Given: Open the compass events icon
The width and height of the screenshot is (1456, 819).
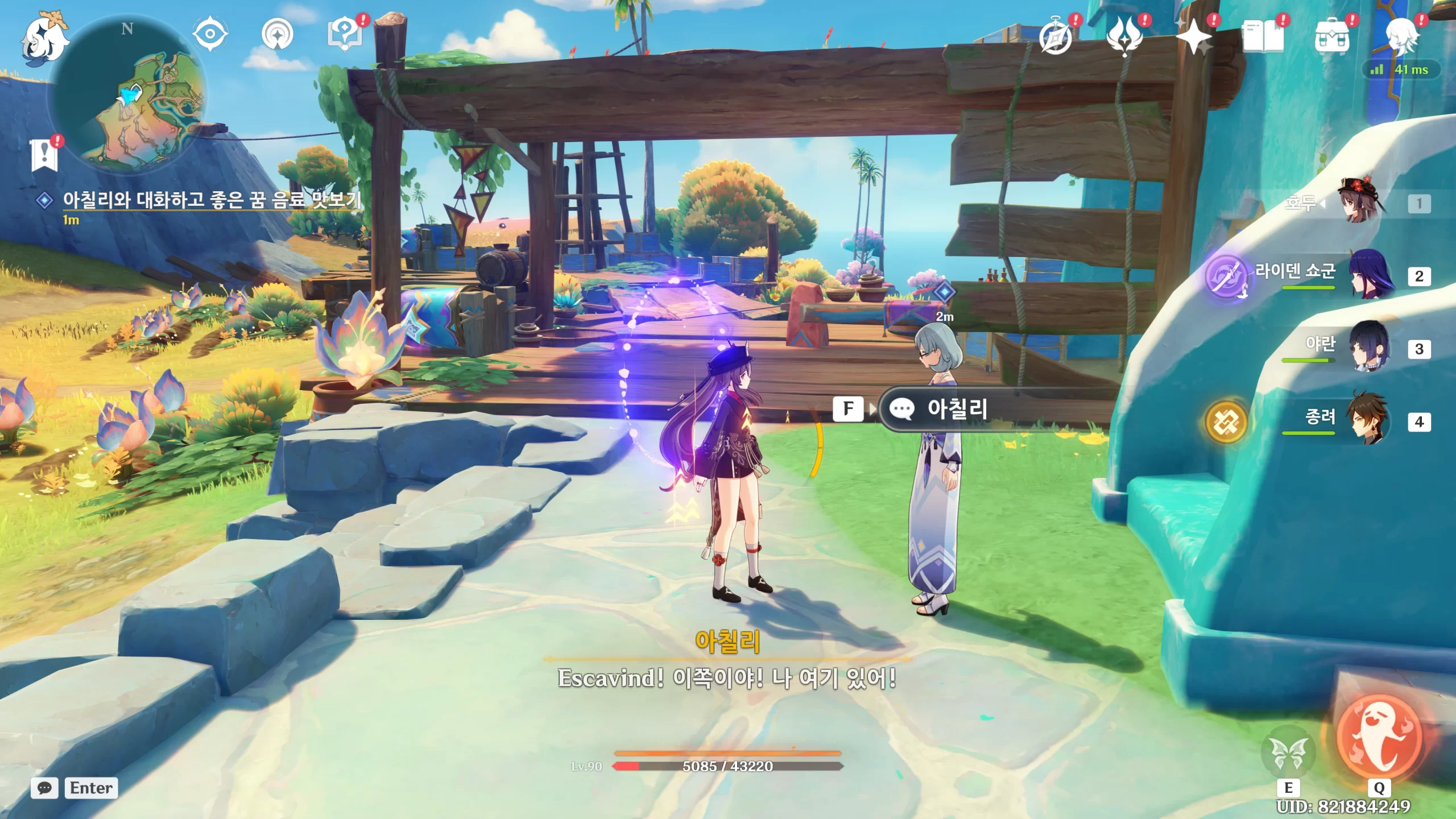Looking at the screenshot, I should [1056, 38].
